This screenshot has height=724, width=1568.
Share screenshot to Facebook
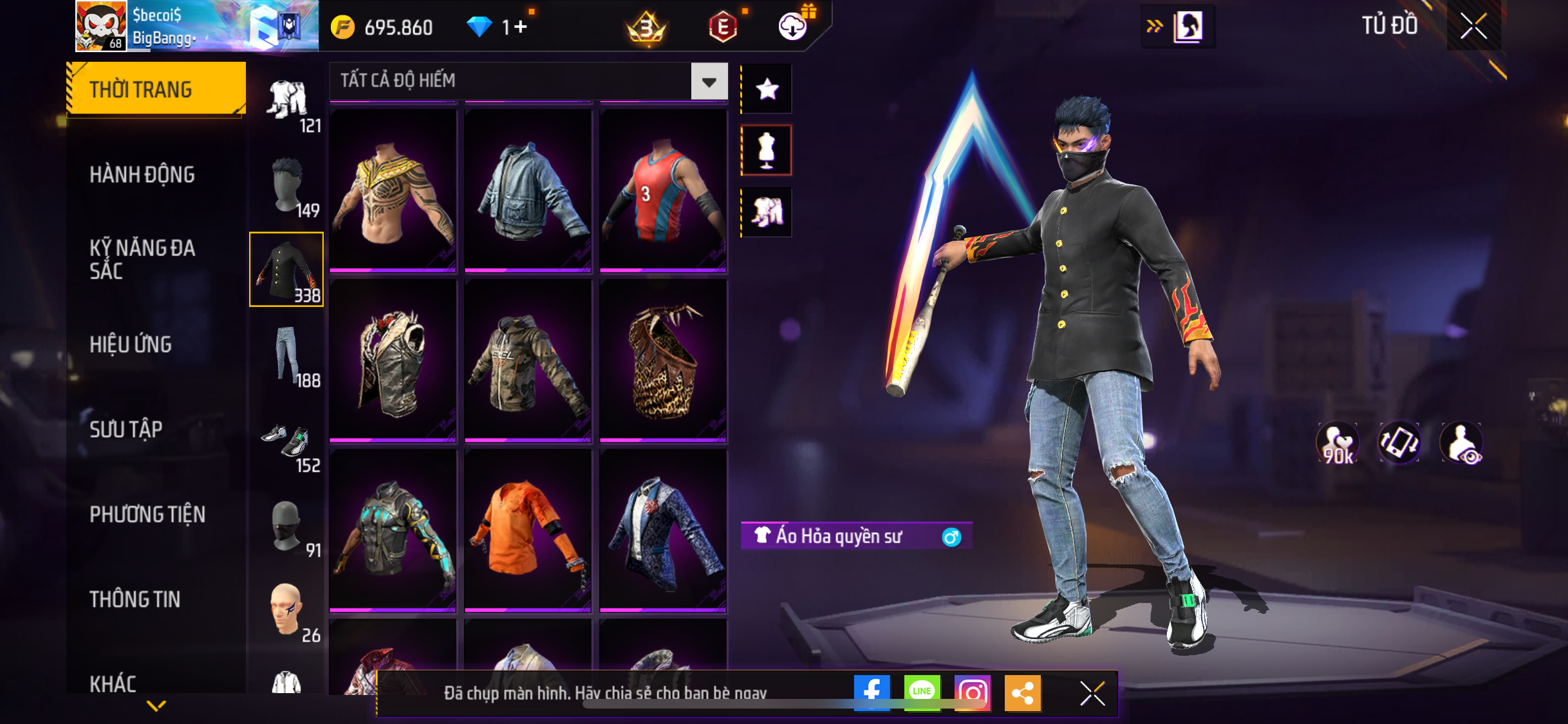click(x=872, y=692)
